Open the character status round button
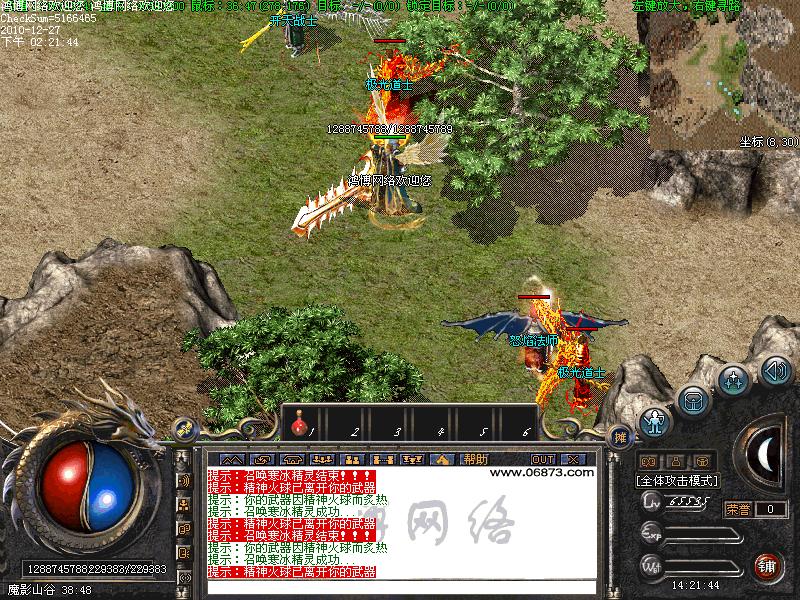Viewport: 800px width, 600px height. click(655, 420)
